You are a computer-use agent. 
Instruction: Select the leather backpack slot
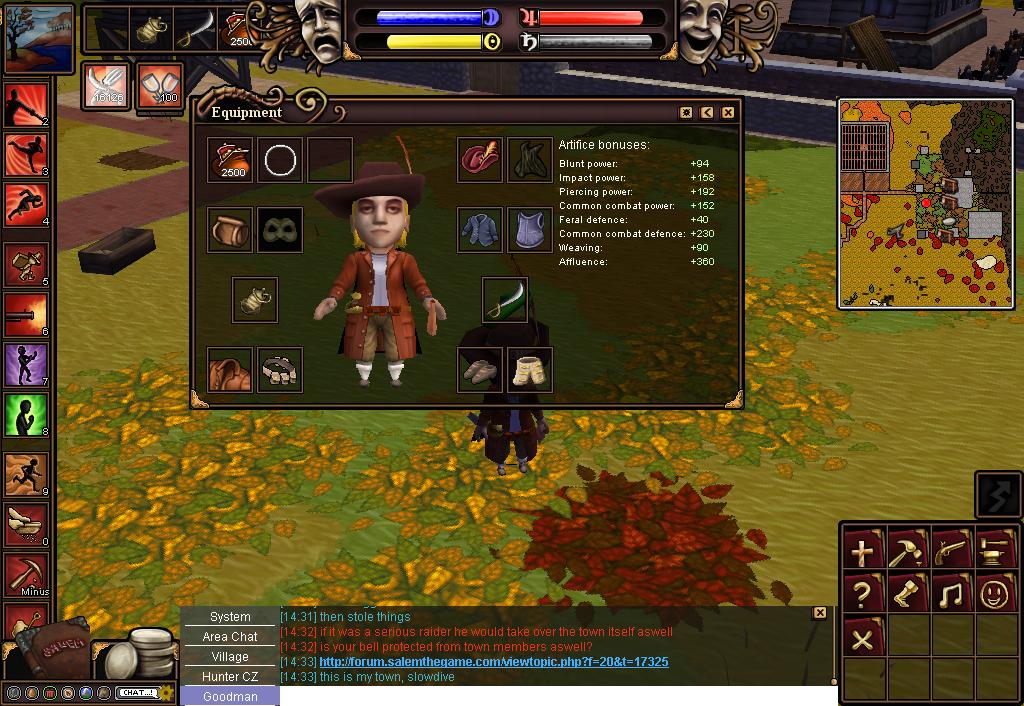[x=230, y=230]
